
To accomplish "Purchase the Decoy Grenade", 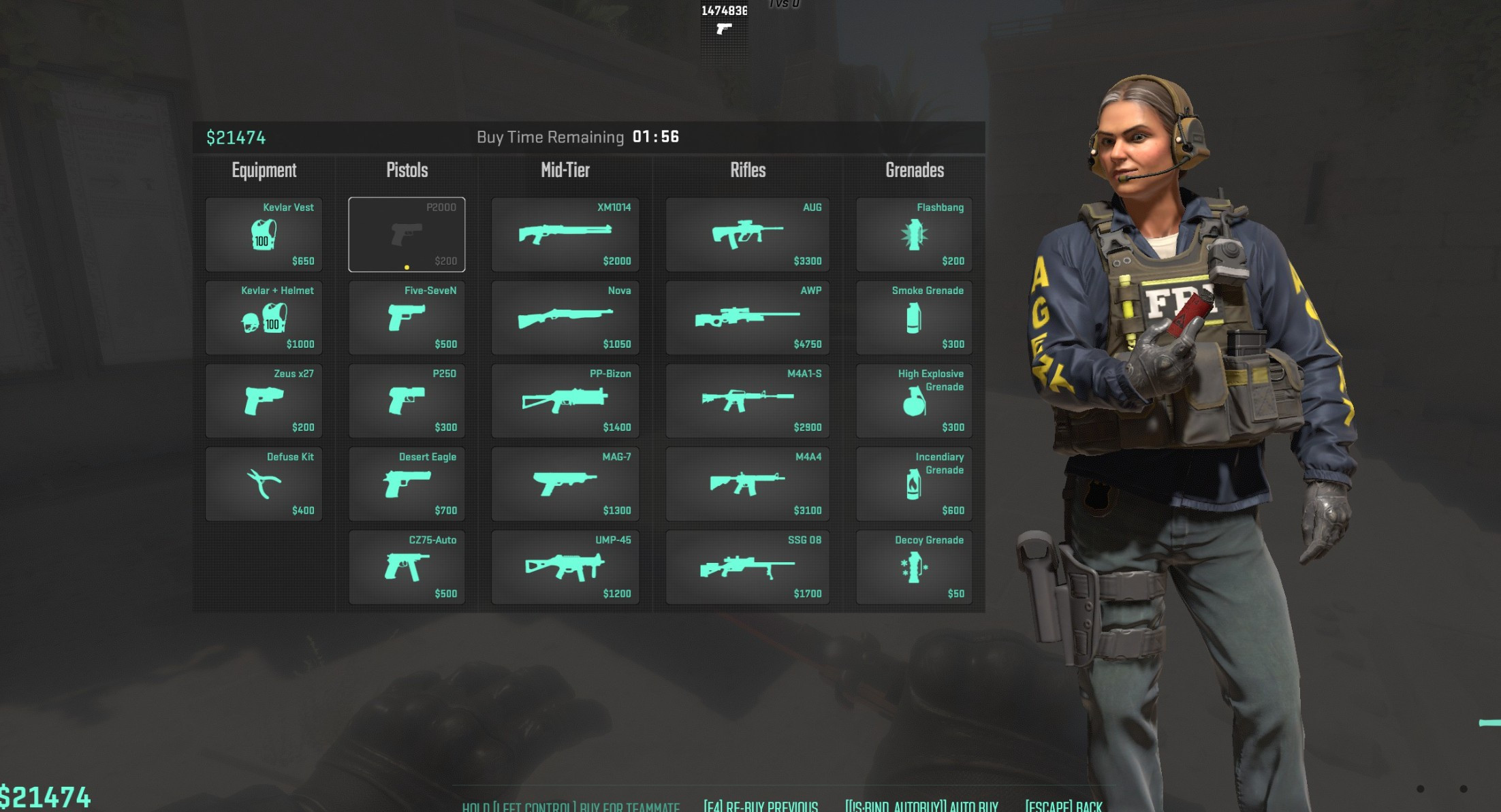I will click(x=913, y=567).
